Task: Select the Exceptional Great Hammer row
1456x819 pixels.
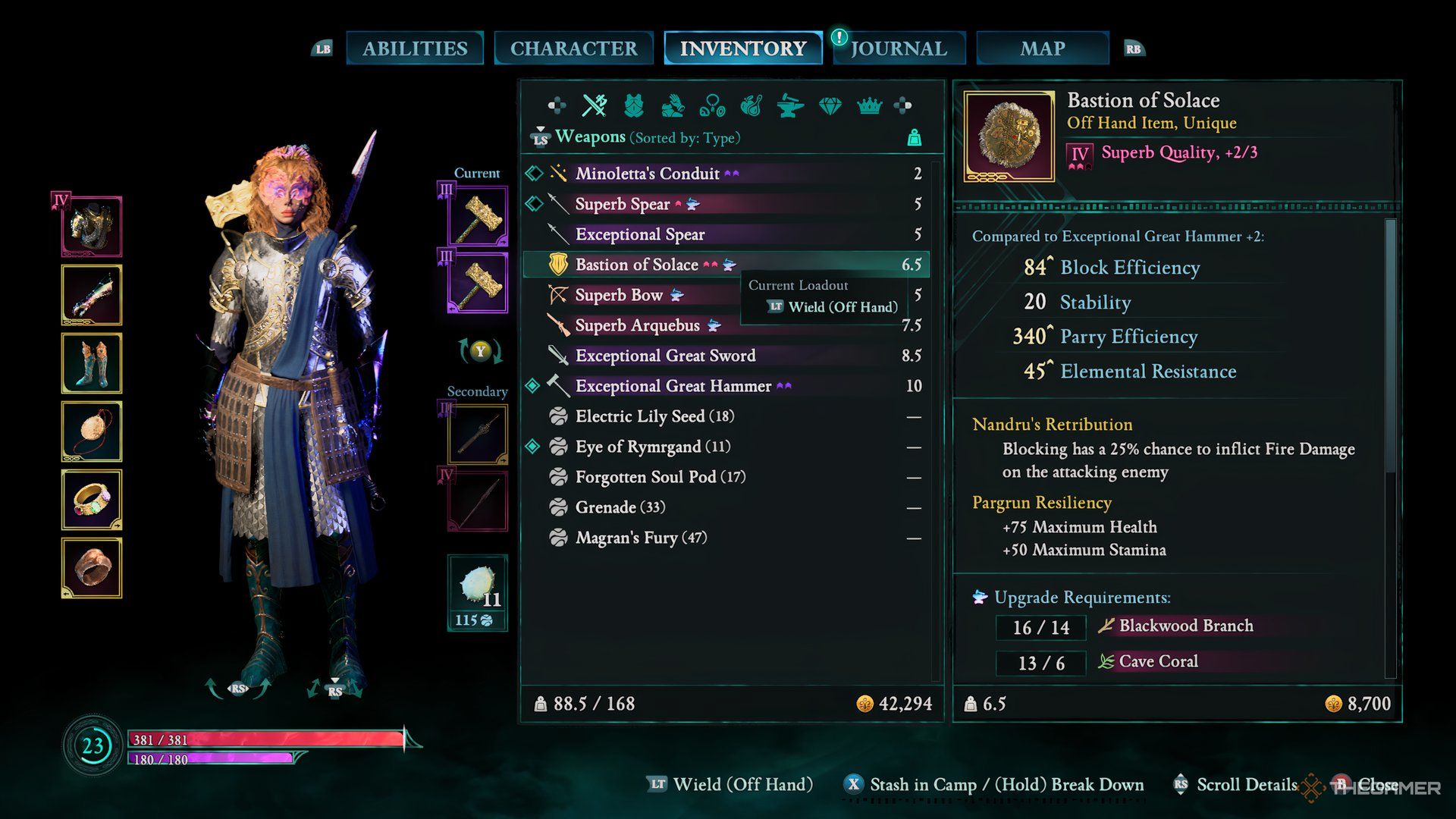Action: coord(673,386)
